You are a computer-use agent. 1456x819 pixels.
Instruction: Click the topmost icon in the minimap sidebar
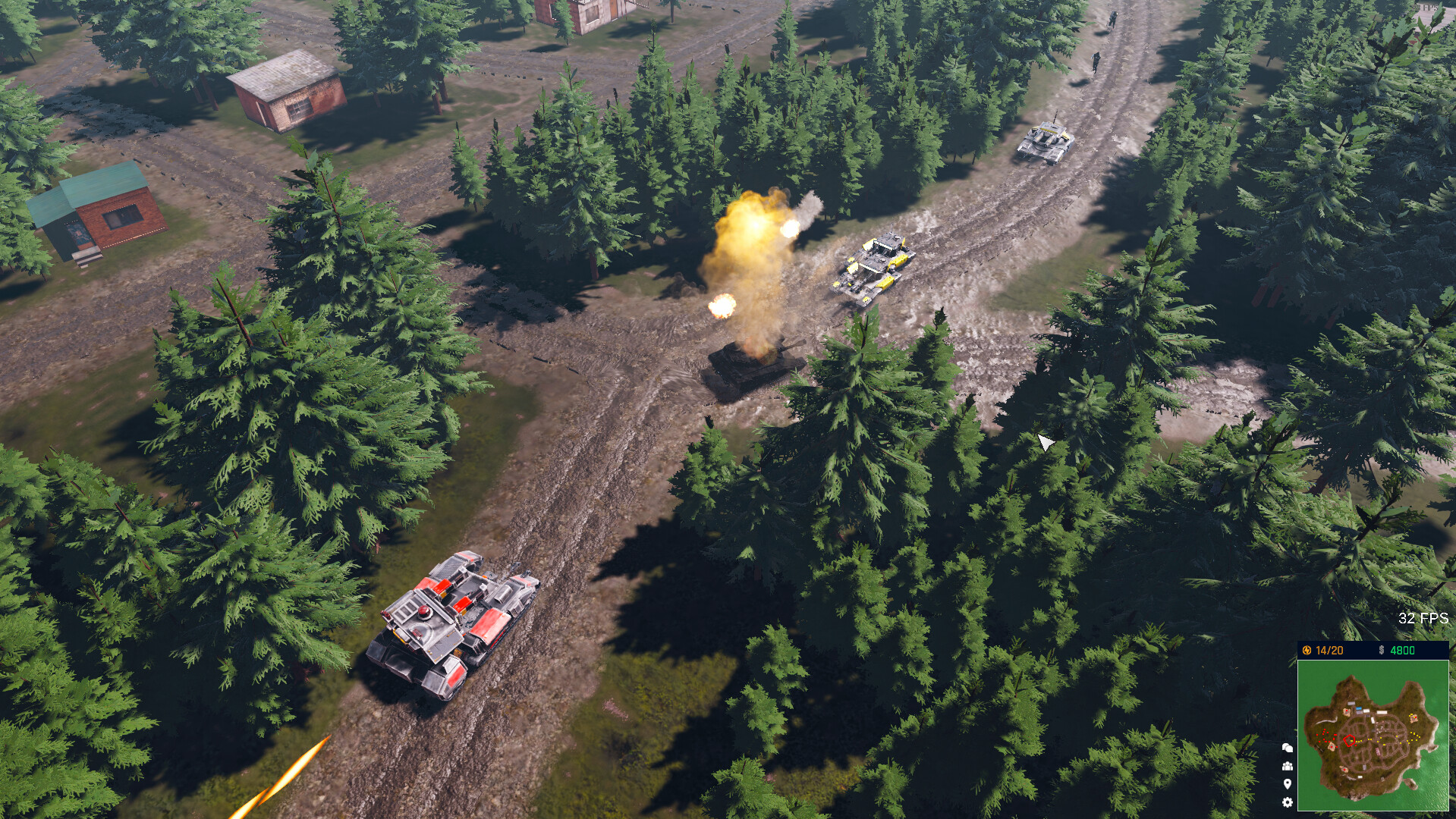pyautogui.click(x=1288, y=748)
